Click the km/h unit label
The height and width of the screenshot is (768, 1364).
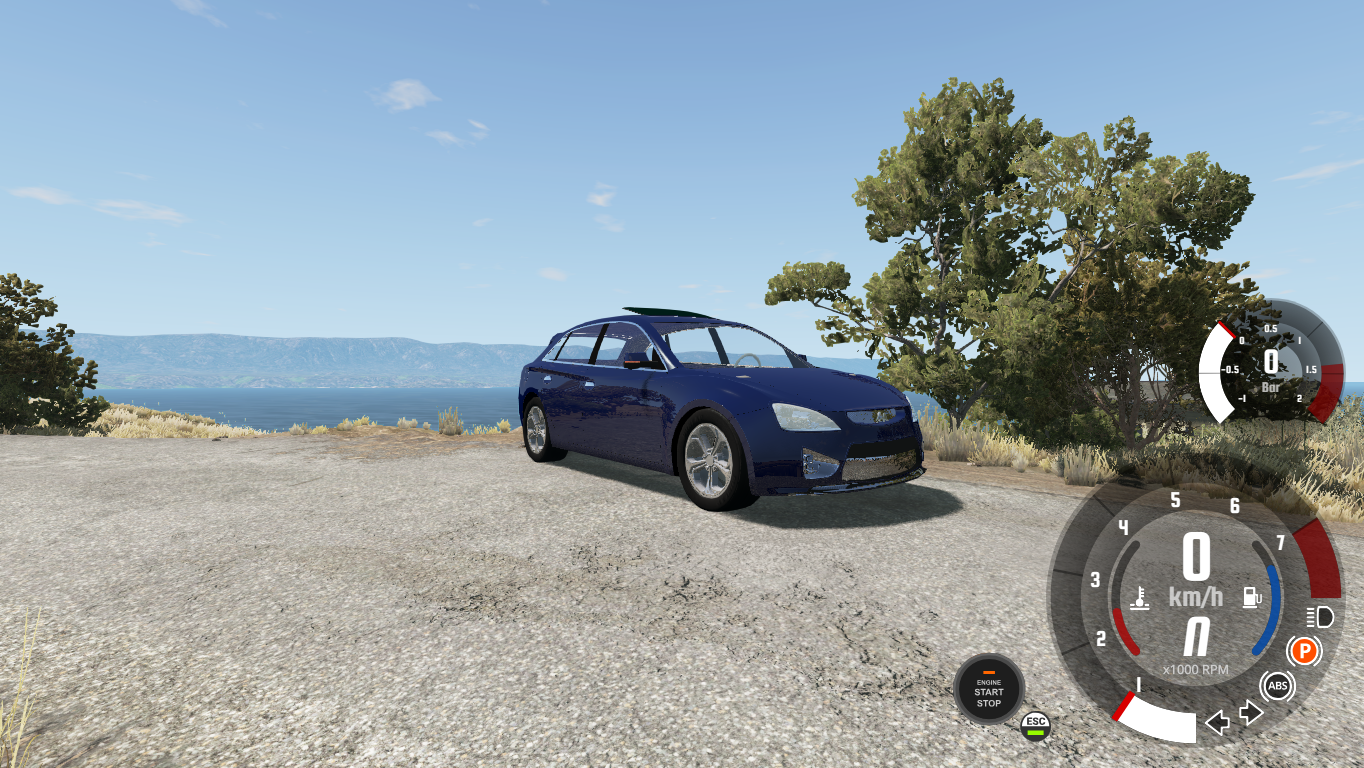coord(1197,594)
